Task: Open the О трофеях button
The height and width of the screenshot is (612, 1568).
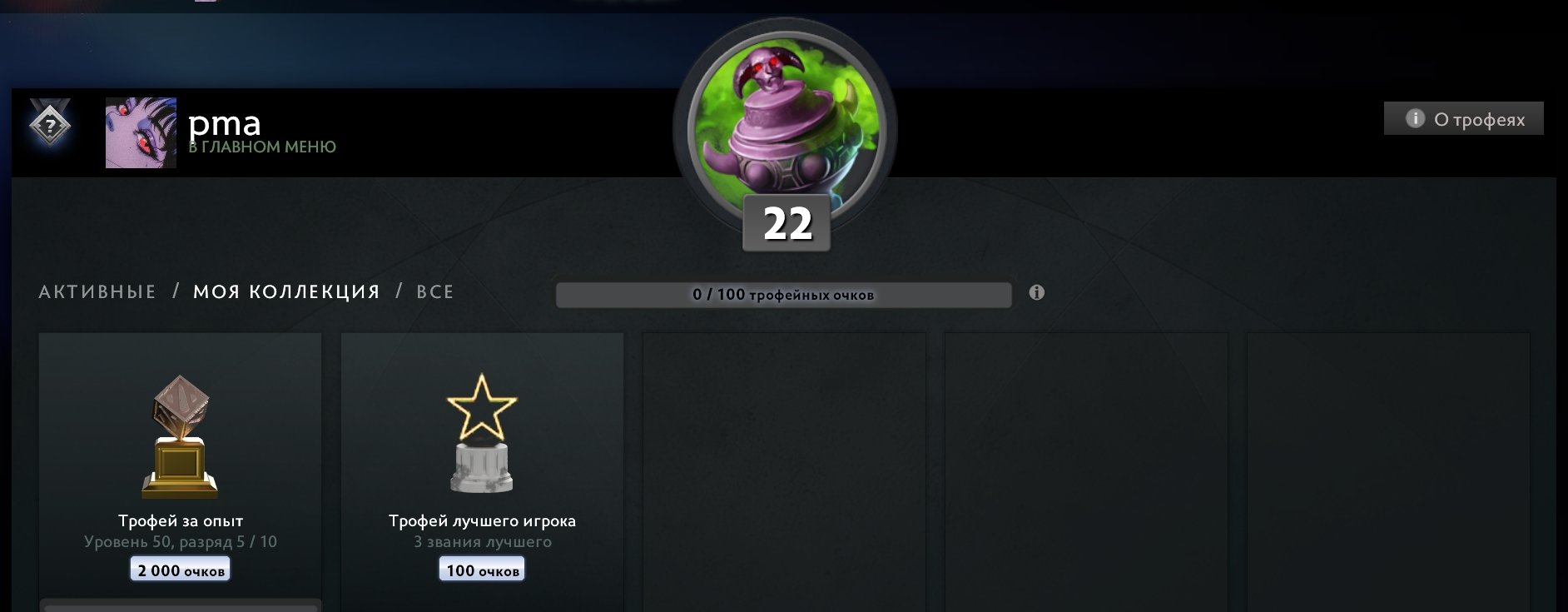Action: 1462,118
